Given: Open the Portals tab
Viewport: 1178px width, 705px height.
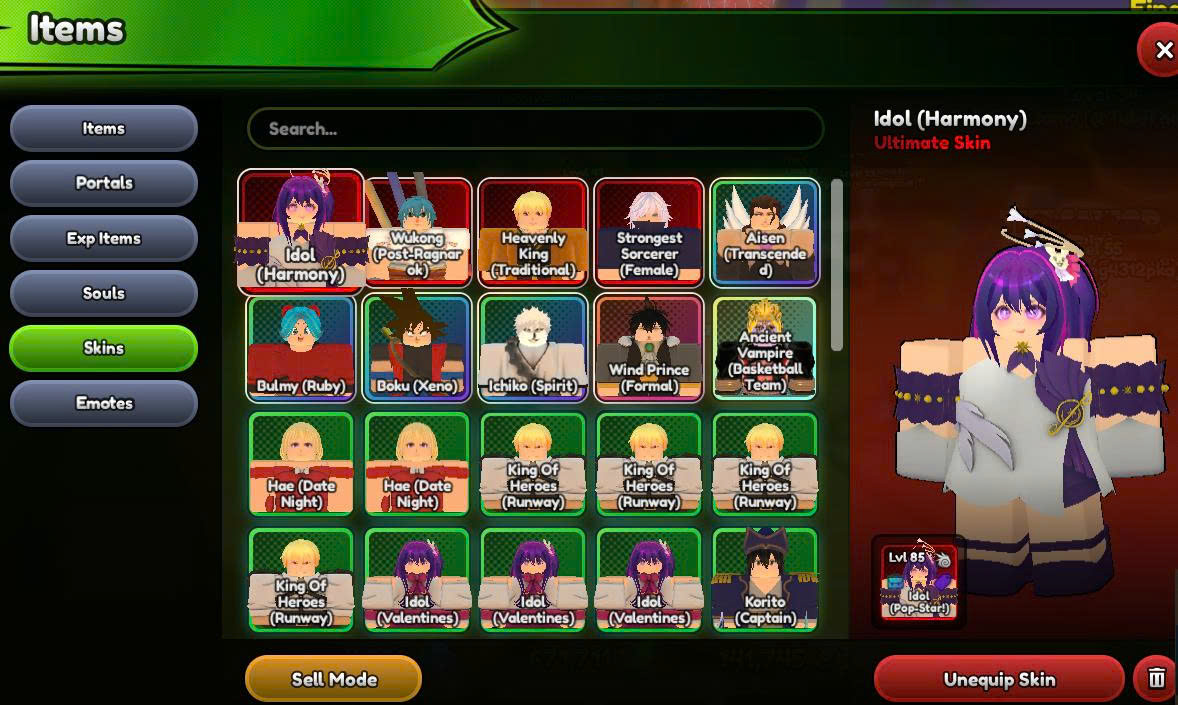Looking at the screenshot, I should 104,183.
